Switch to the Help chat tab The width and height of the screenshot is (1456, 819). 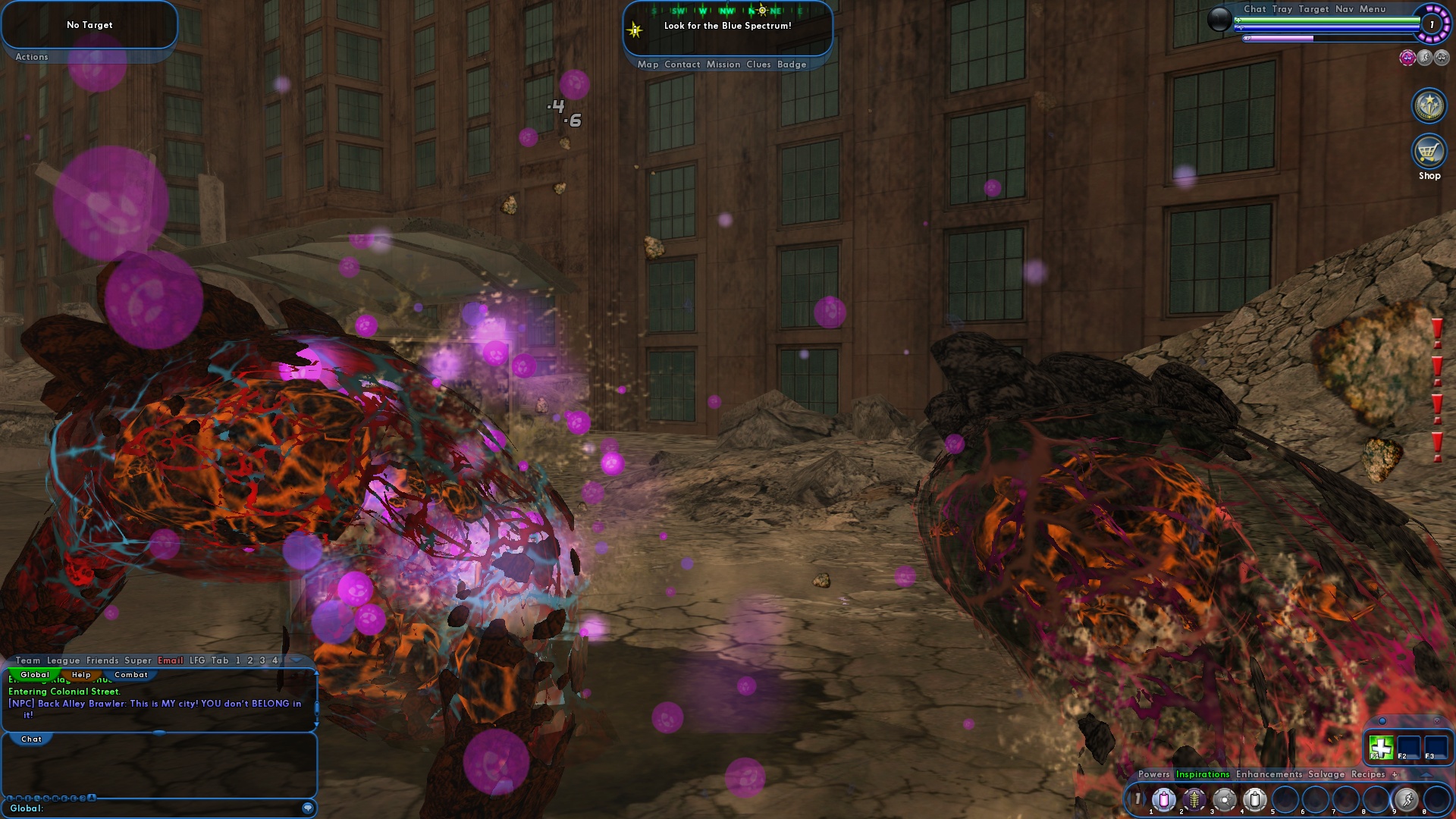81,675
